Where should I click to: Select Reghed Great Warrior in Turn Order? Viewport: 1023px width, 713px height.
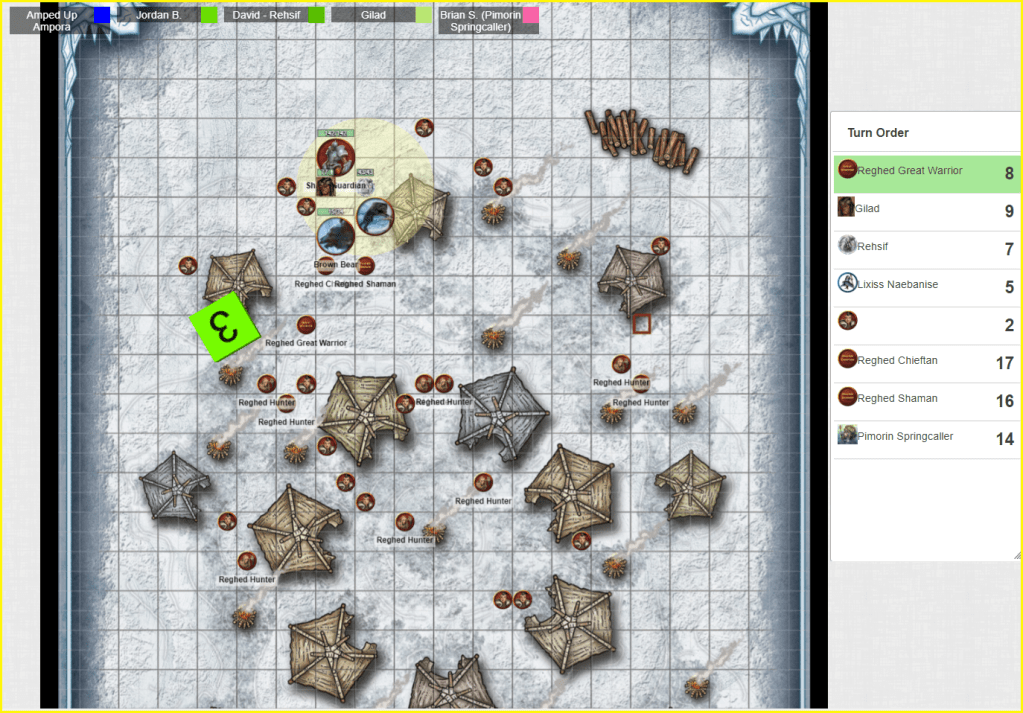pyautogui.click(x=910, y=172)
